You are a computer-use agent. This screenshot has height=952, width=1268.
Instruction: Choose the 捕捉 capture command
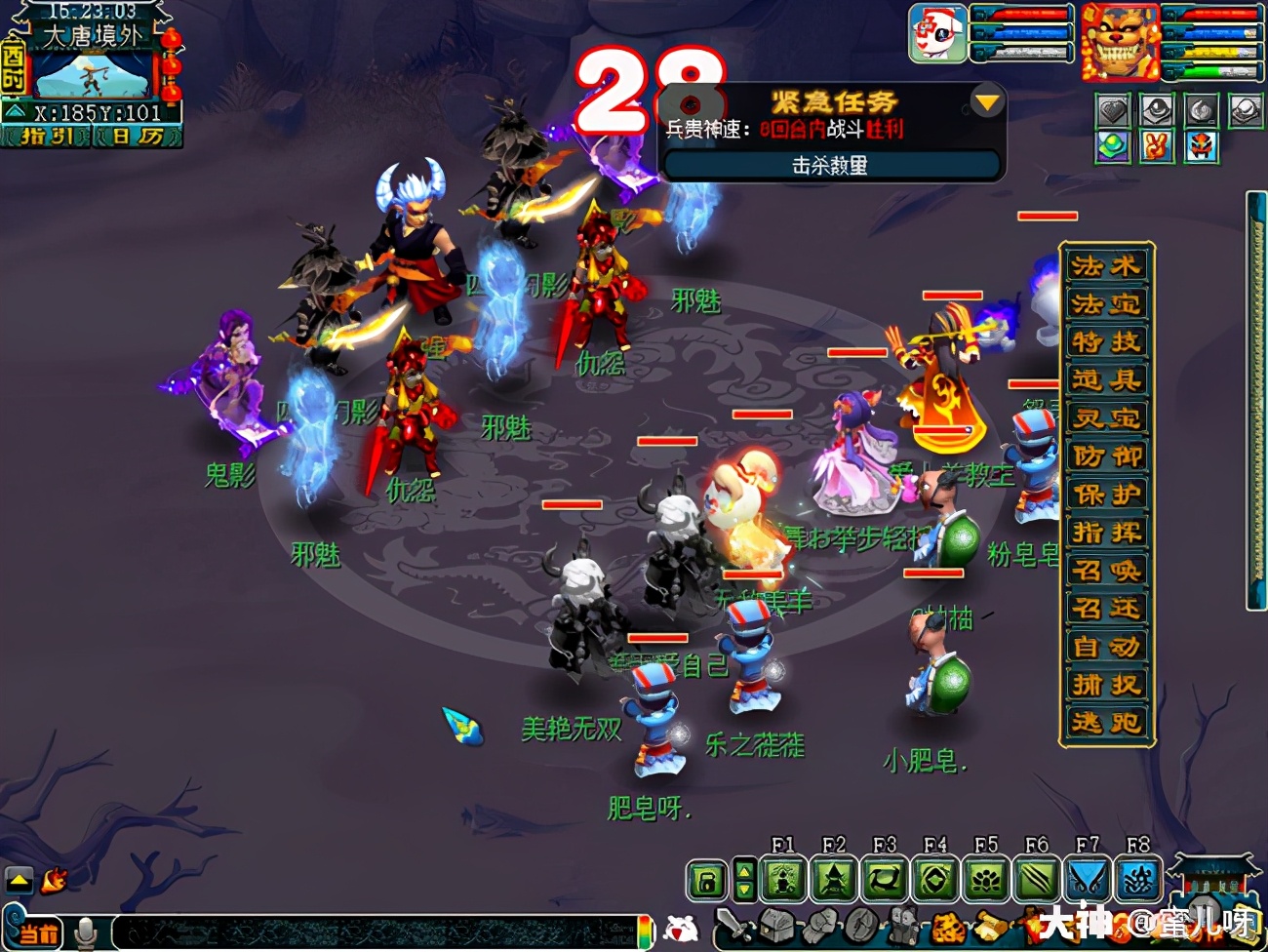pyautogui.click(x=1106, y=685)
